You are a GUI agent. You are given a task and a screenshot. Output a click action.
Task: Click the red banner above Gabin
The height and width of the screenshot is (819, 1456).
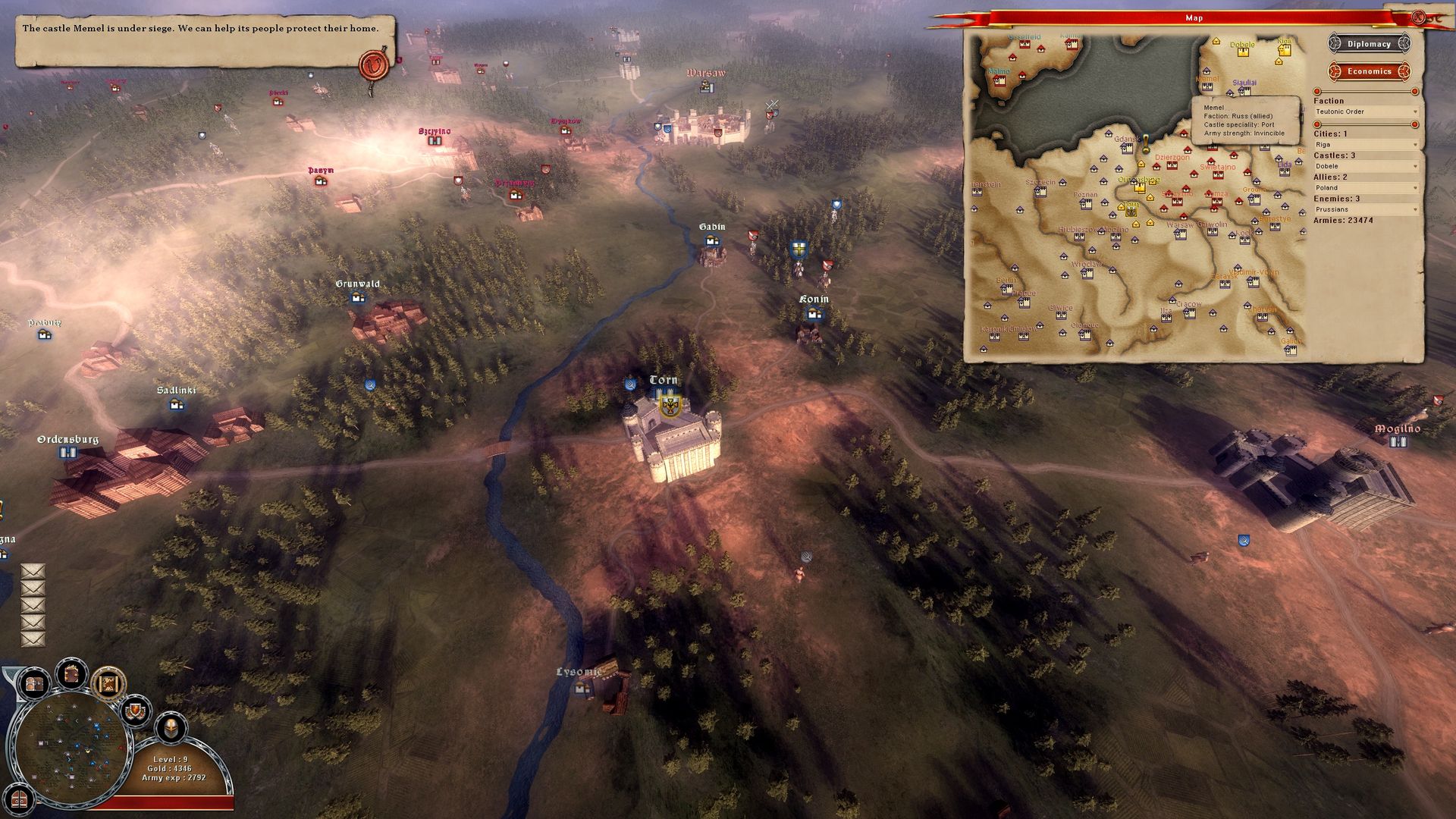(753, 236)
